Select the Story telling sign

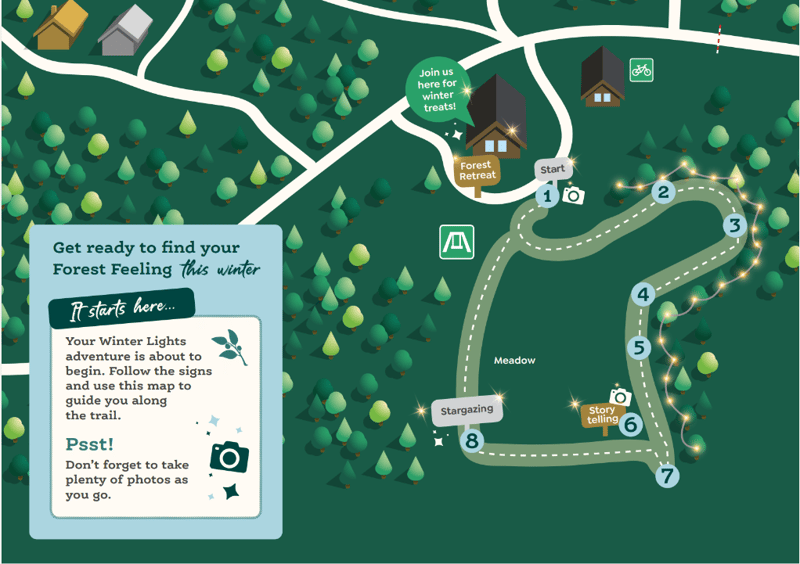point(602,415)
